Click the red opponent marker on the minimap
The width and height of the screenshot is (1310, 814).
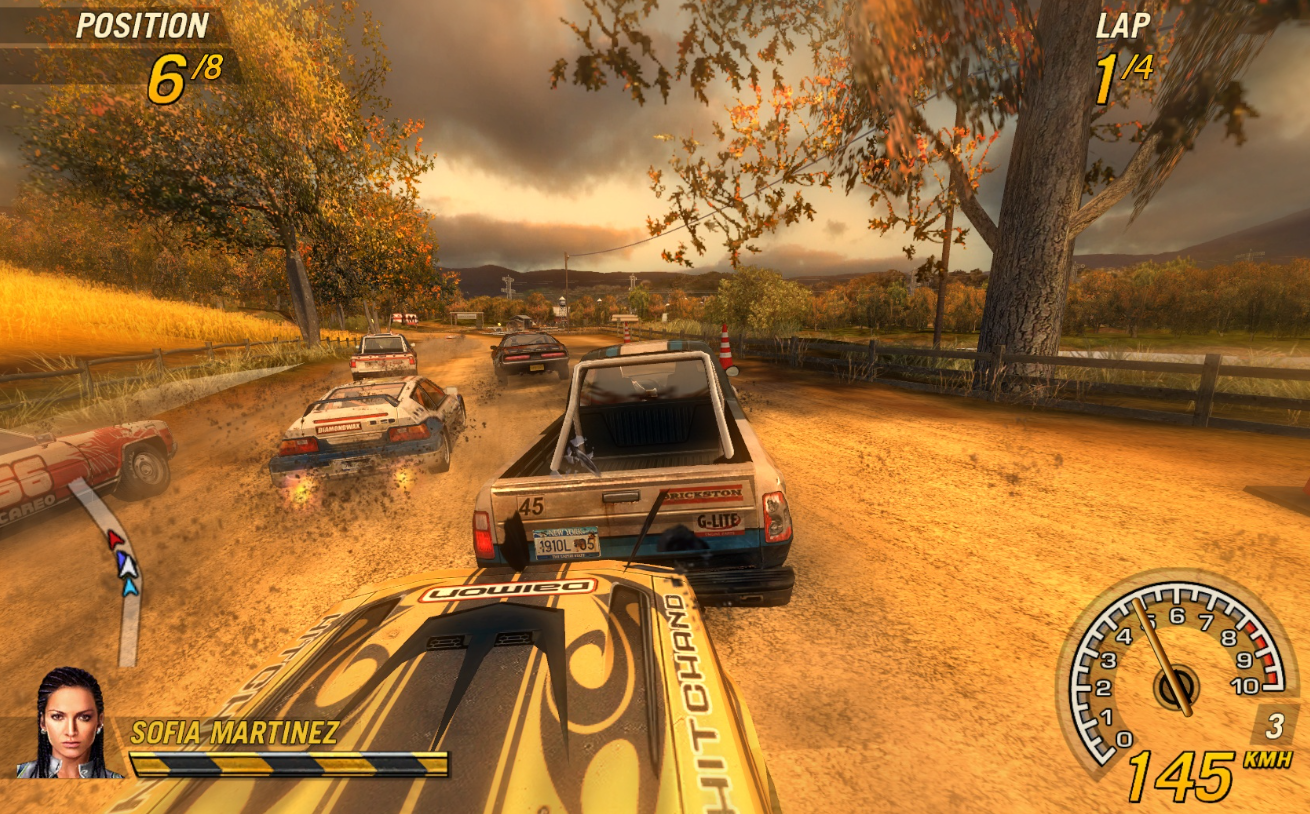pos(114,538)
